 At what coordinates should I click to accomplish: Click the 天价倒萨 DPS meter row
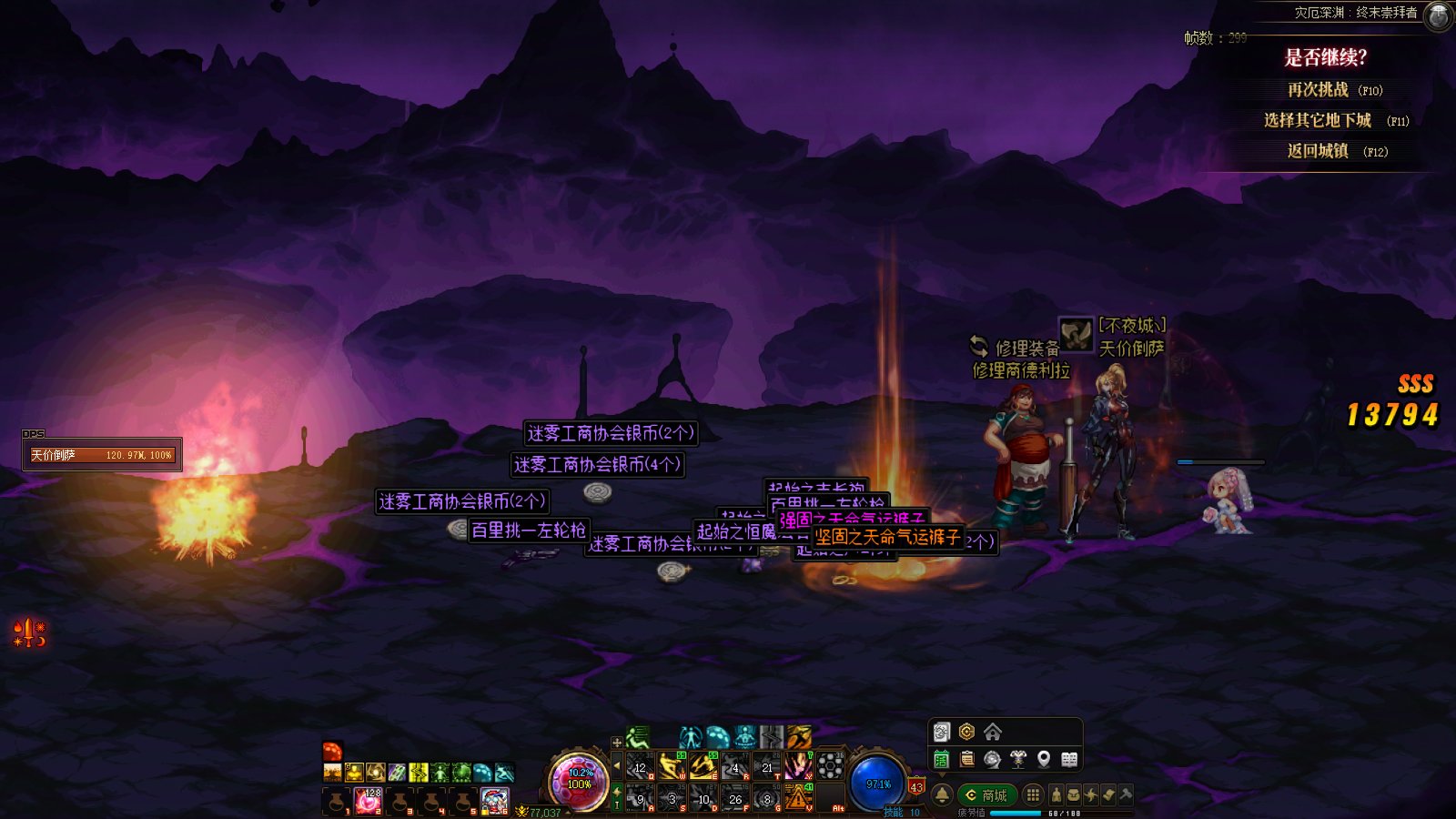[102, 455]
